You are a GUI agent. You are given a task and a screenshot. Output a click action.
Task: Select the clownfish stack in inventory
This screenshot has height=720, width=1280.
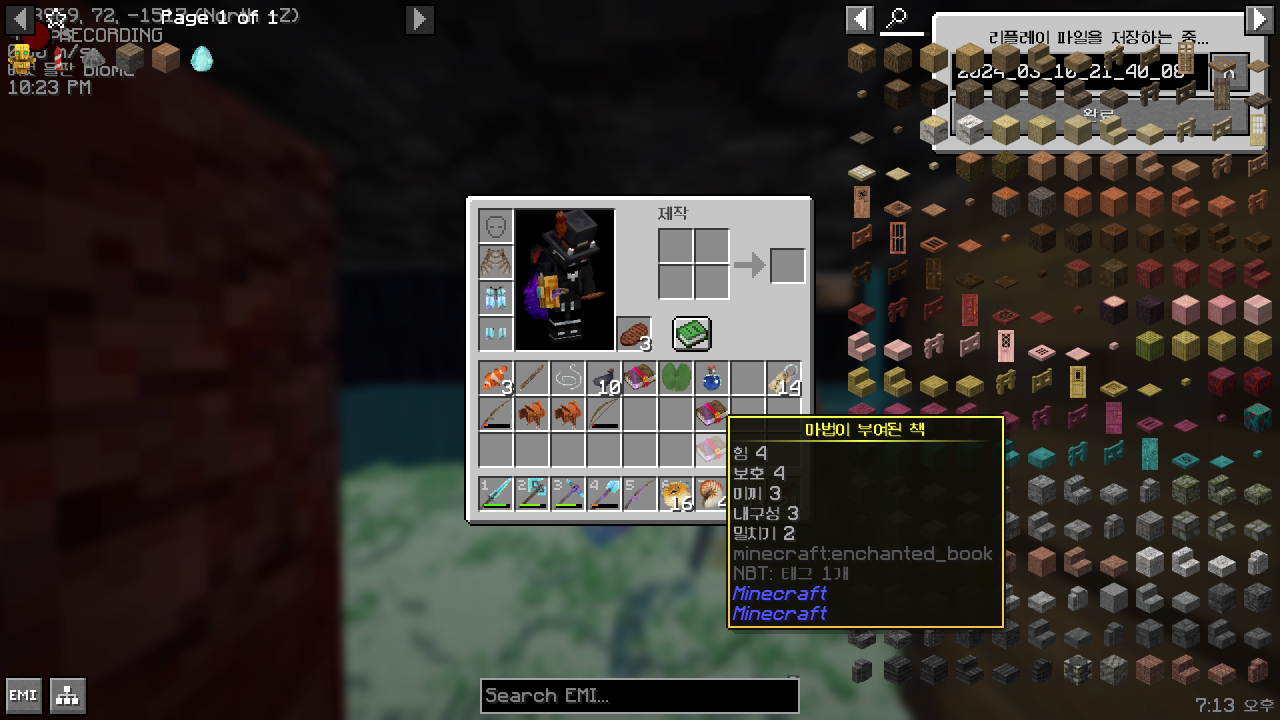coord(496,379)
